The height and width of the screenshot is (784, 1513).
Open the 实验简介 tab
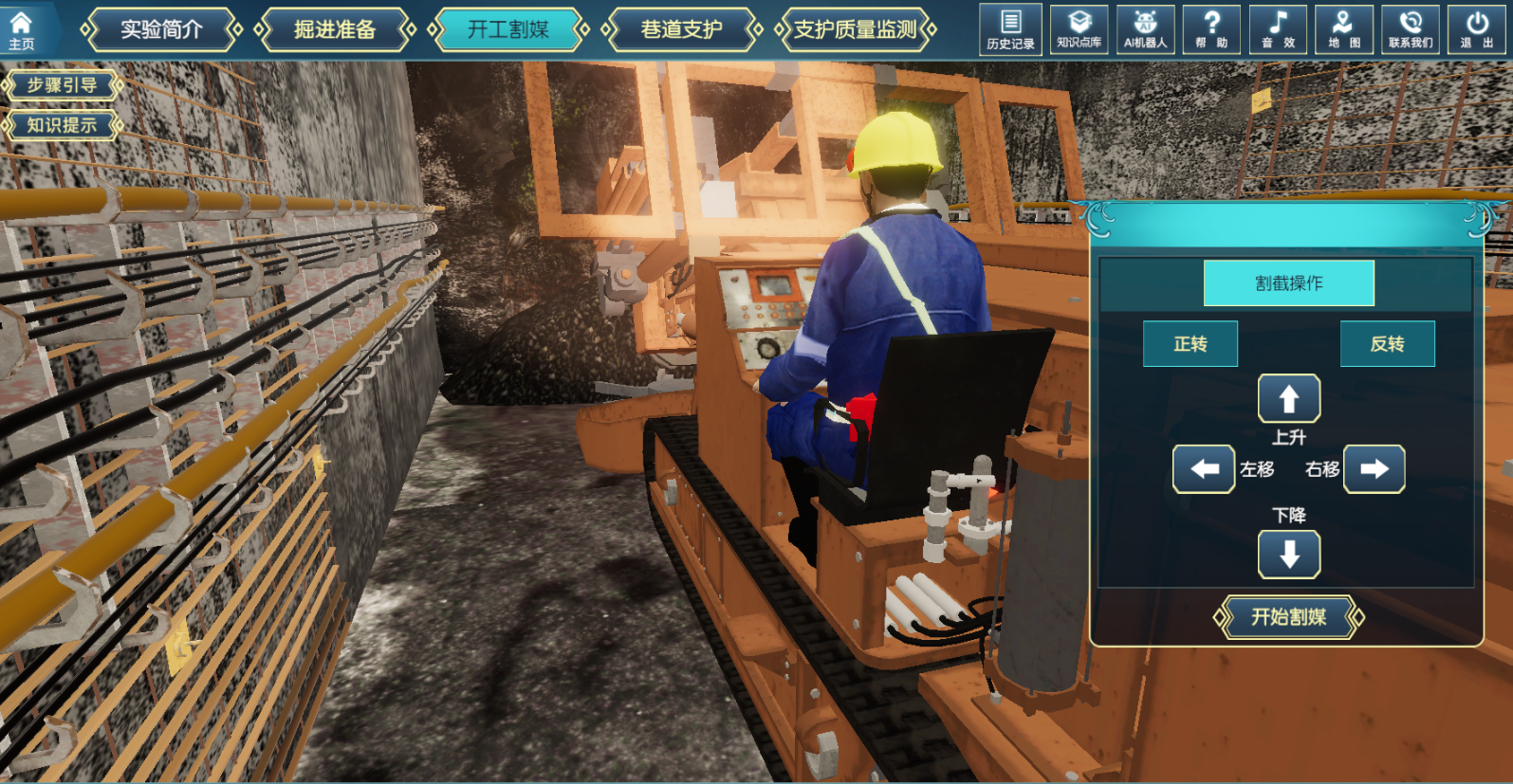161,30
